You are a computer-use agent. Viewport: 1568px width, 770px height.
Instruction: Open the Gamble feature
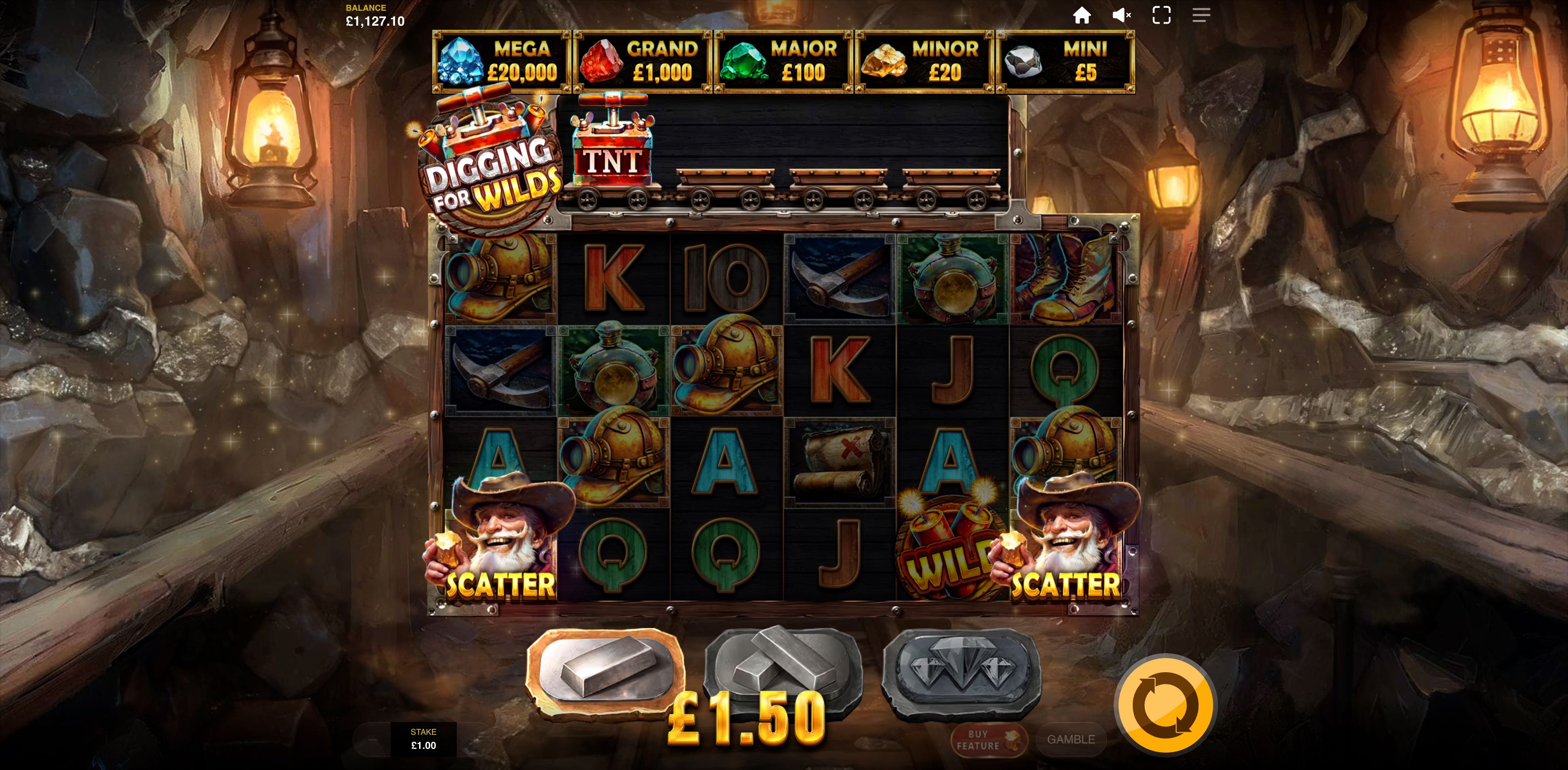1071,740
